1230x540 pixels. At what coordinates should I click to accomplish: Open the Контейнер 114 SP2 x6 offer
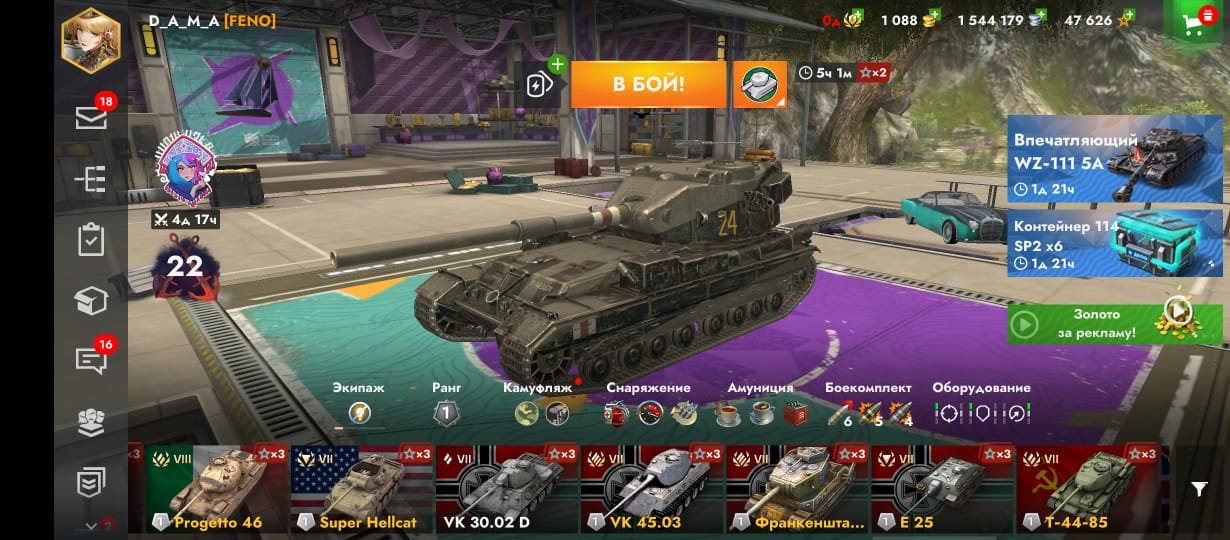click(1114, 242)
